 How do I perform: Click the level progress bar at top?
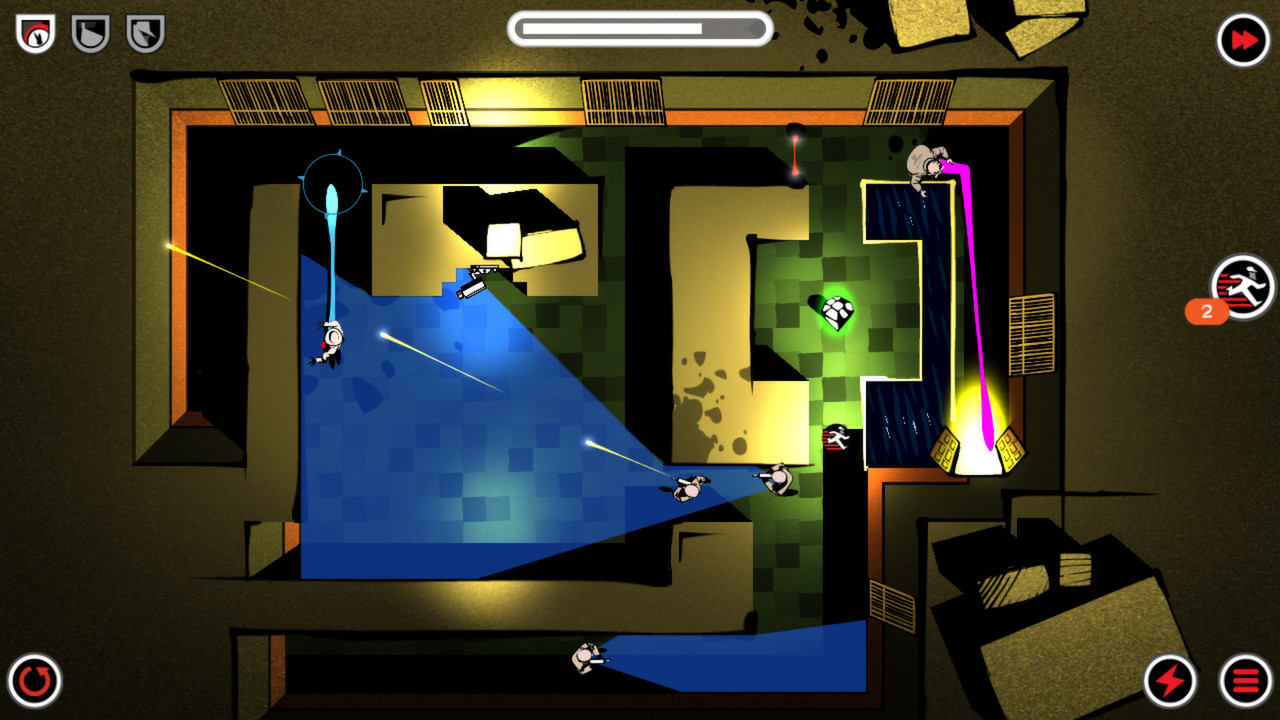(x=639, y=28)
